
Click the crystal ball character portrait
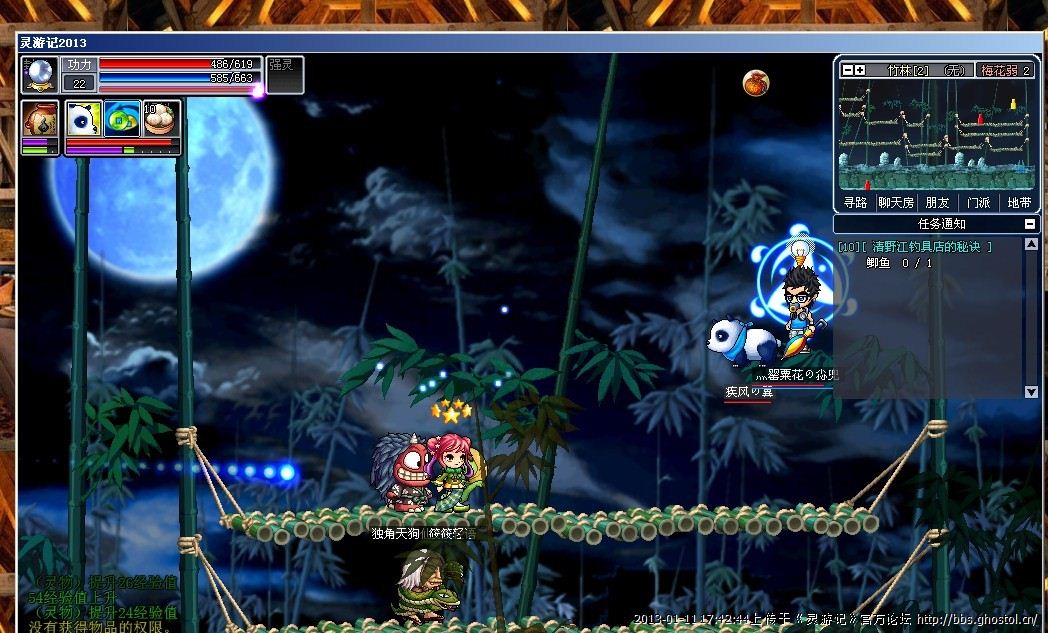pos(40,75)
